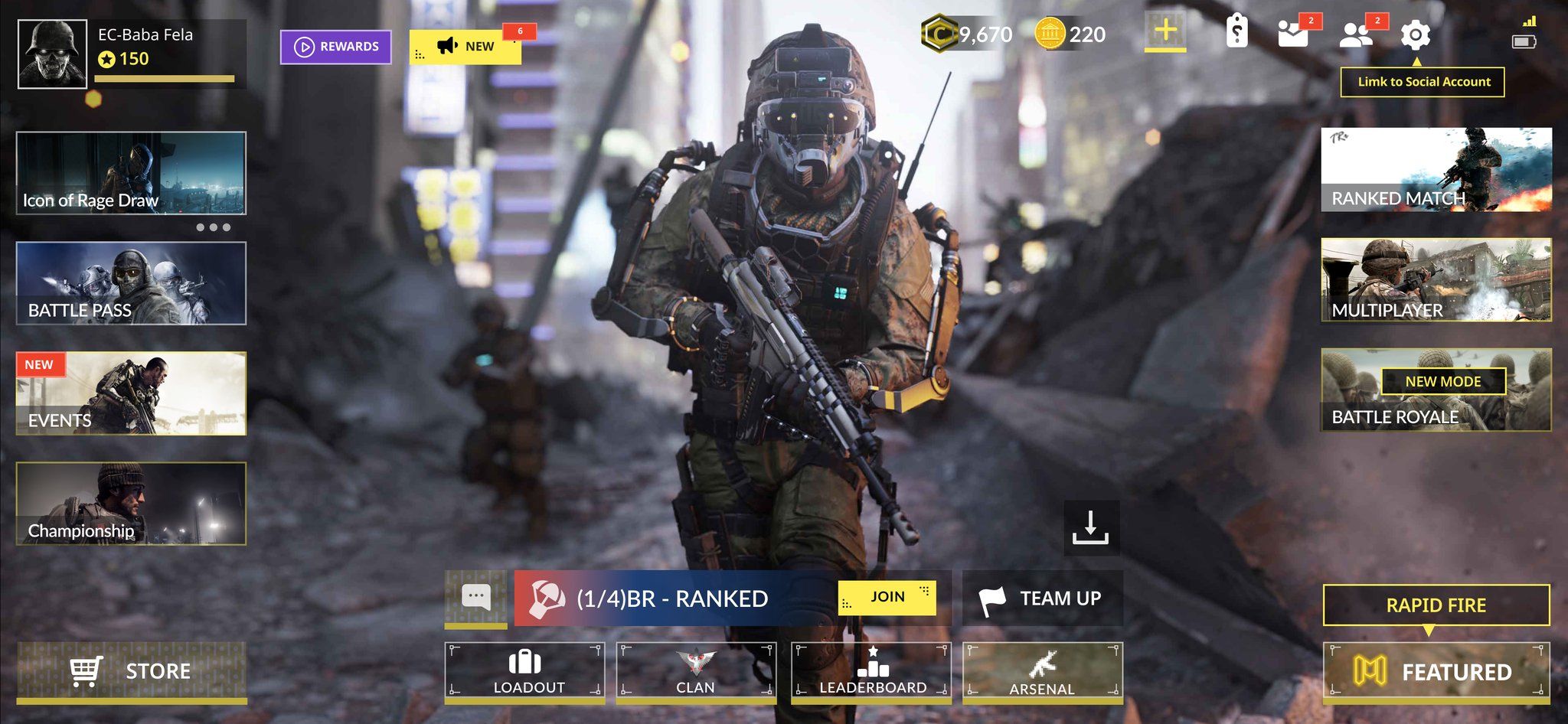The image size is (1568, 724).
Task: Click the Rapid Fire dropdown banner
Action: pyautogui.click(x=1438, y=605)
